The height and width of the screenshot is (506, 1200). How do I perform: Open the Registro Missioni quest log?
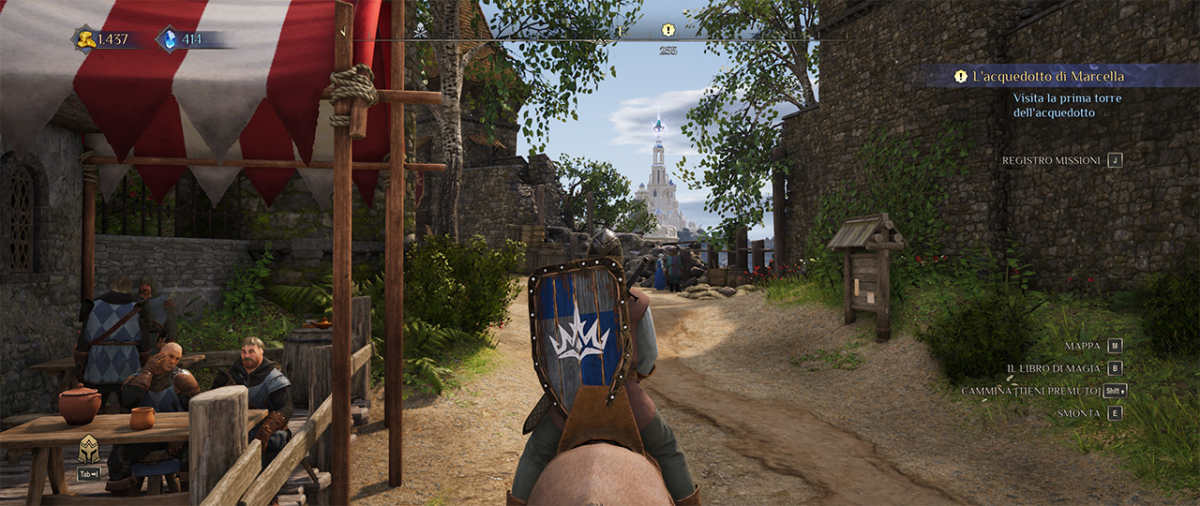tap(1052, 160)
